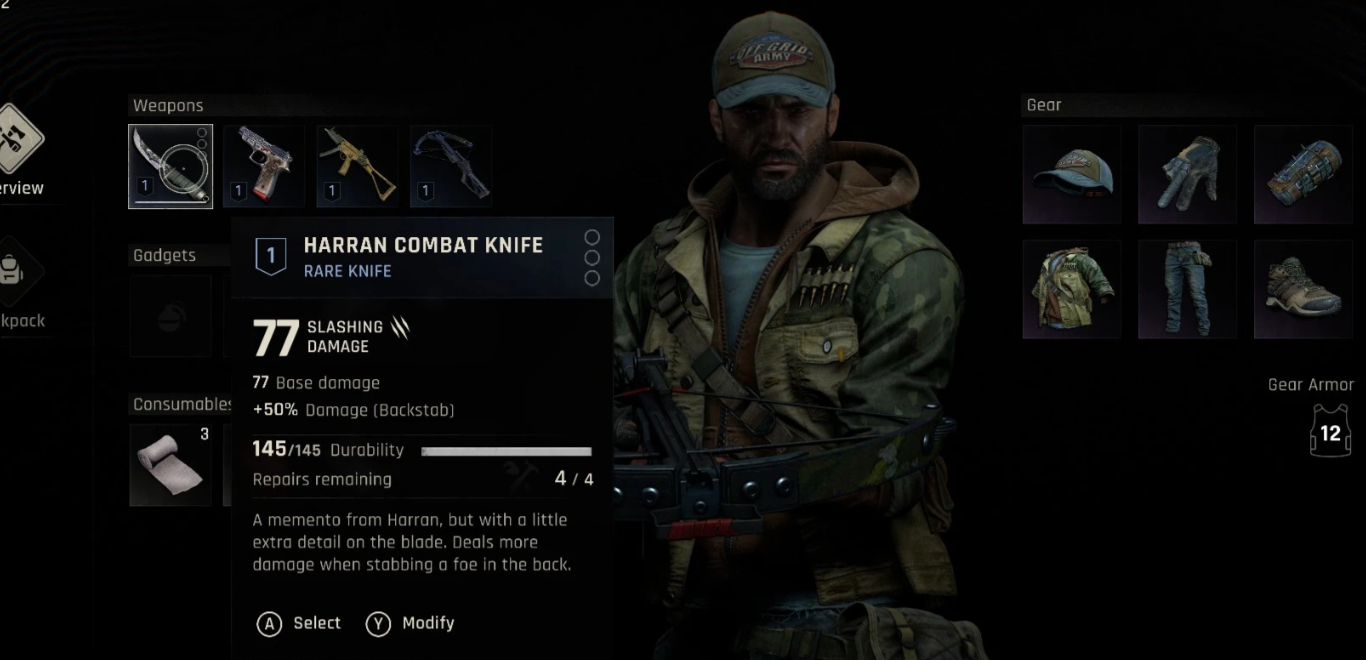1366x660 pixels.
Task: Open the pants gear slot
Action: pyautogui.click(x=1187, y=289)
